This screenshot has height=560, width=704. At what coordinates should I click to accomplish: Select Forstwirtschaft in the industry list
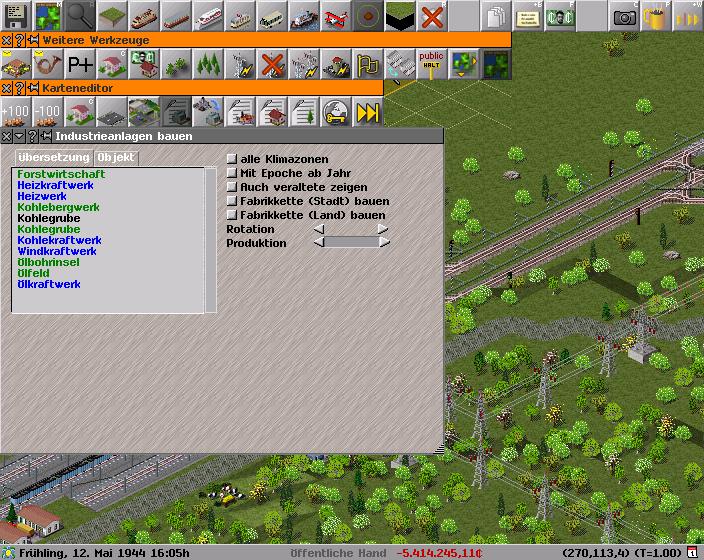pyautogui.click(x=61, y=175)
